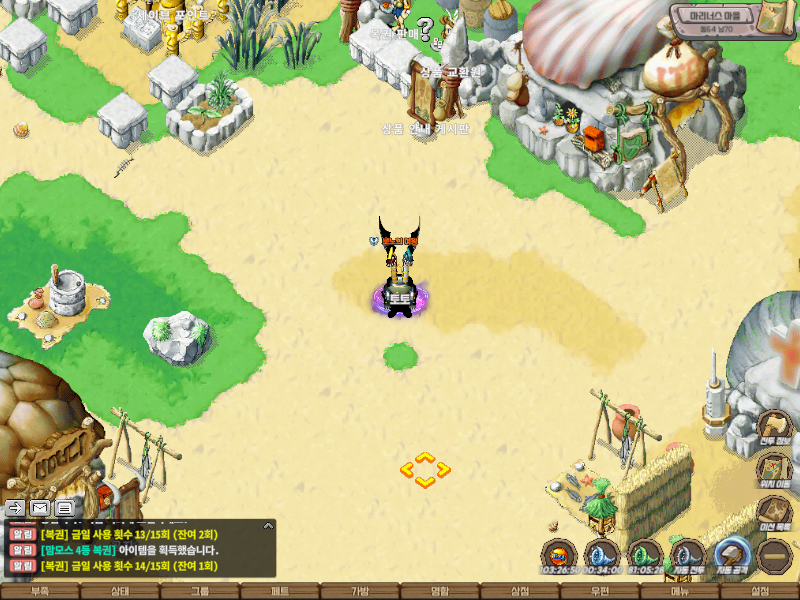This screenshot has width=800, height=600.
Task: Open 설정 (settings)
Action: pyautogui.click(x=760, y=592)
